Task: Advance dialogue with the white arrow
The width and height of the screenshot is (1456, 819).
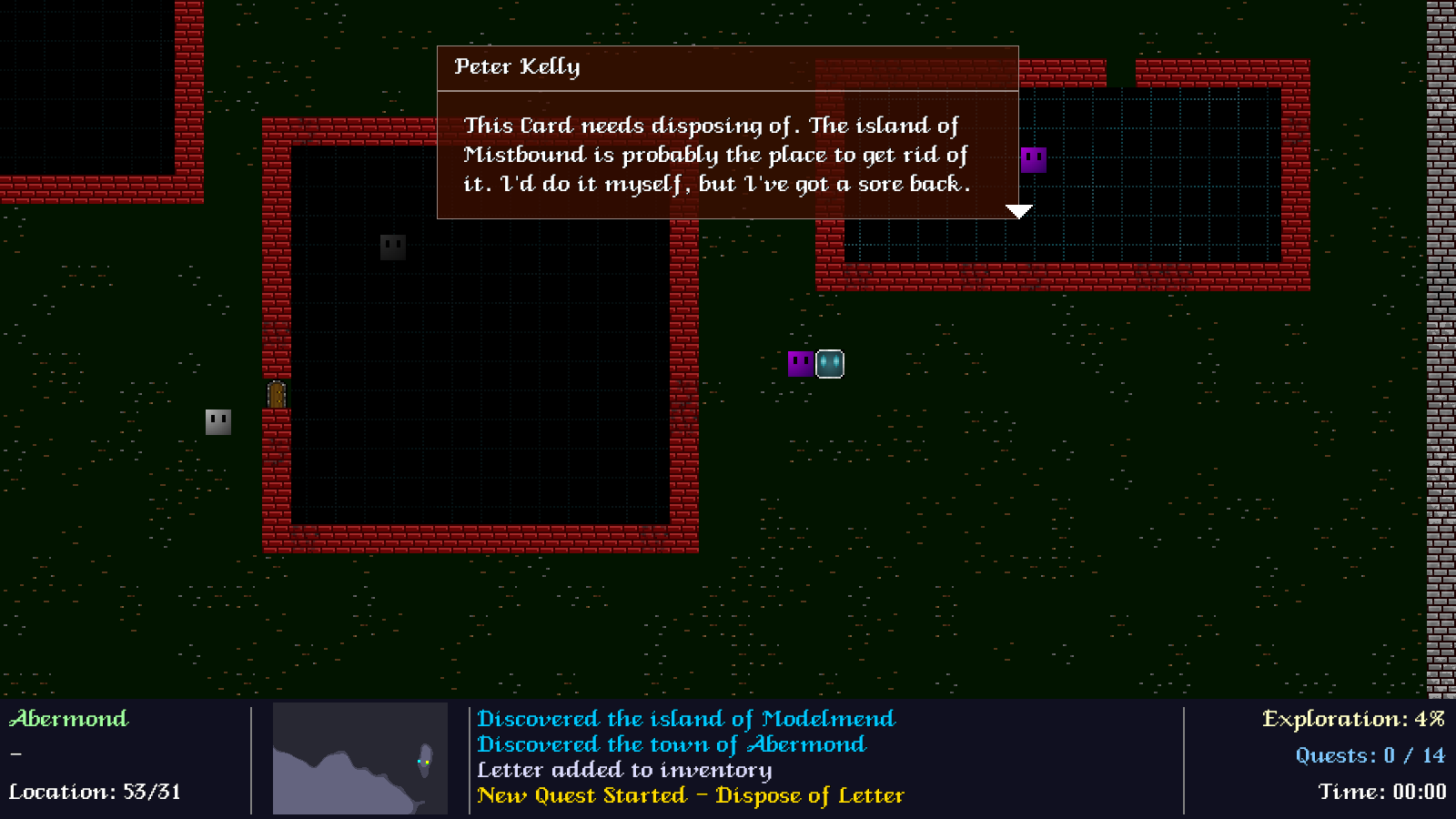Action: pyautogui.click(x=1018, y=211)
